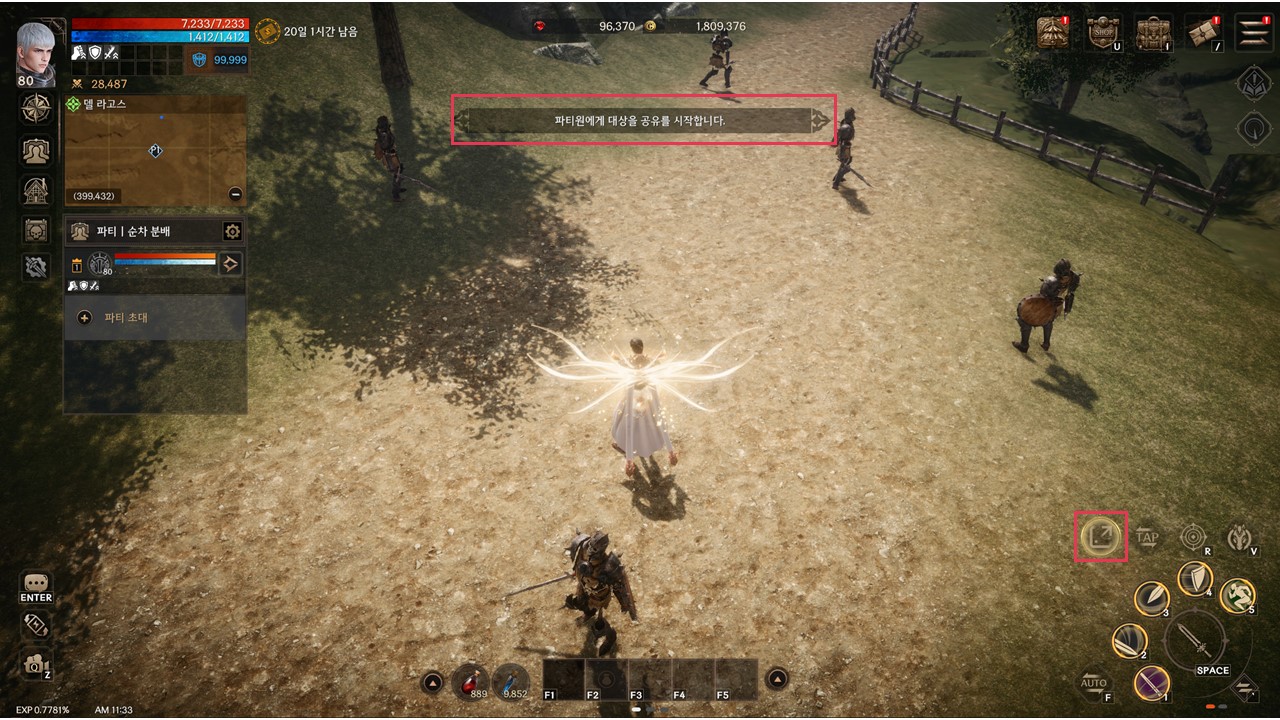Click the target share button highlighted in gold
The height and width of the screenshot is (720, 1280).
click(1100, 537)
